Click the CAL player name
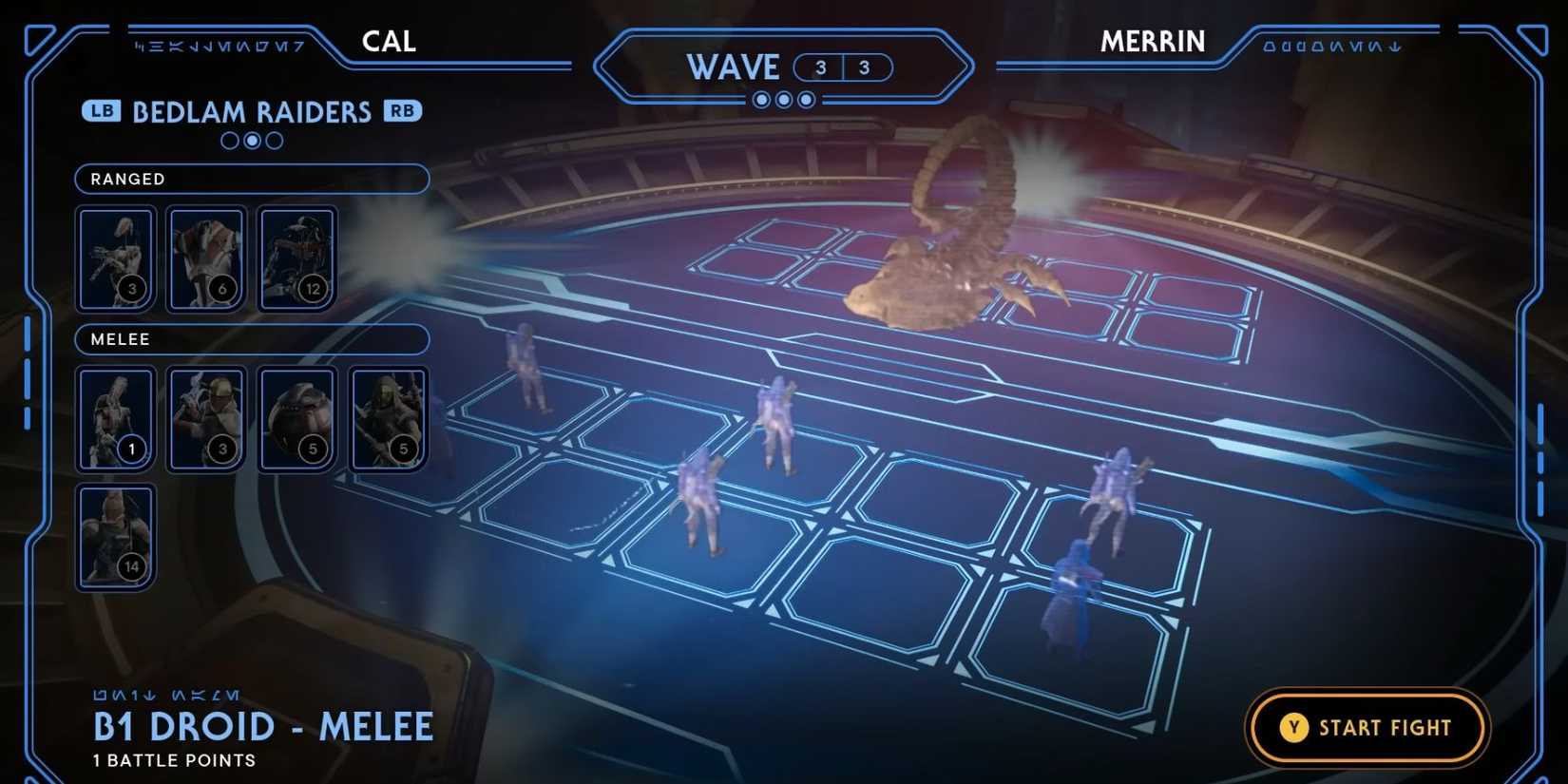Image resolution: width=1568 pixels, height=784 pixels. [388, 41]
